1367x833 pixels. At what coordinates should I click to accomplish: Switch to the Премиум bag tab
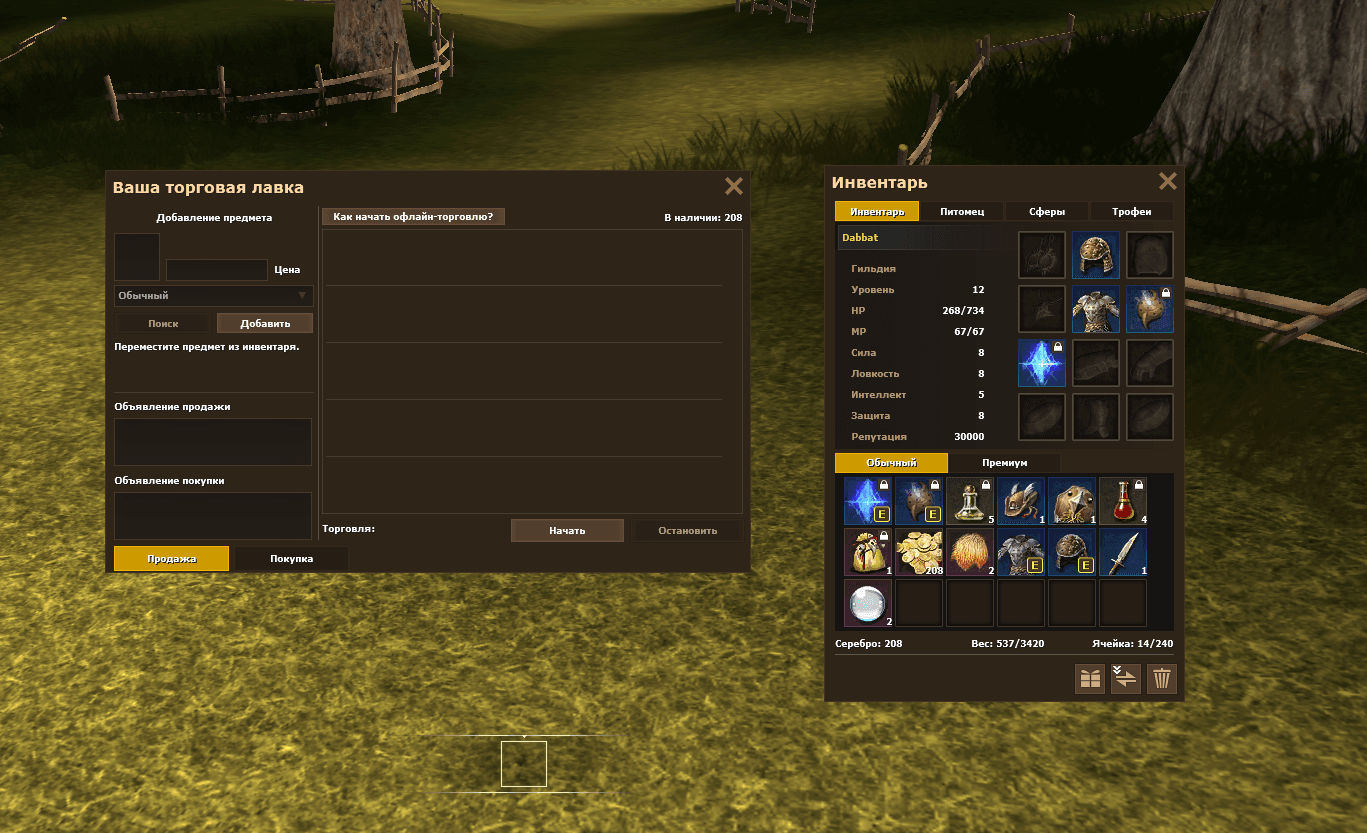pos(1004,463)
